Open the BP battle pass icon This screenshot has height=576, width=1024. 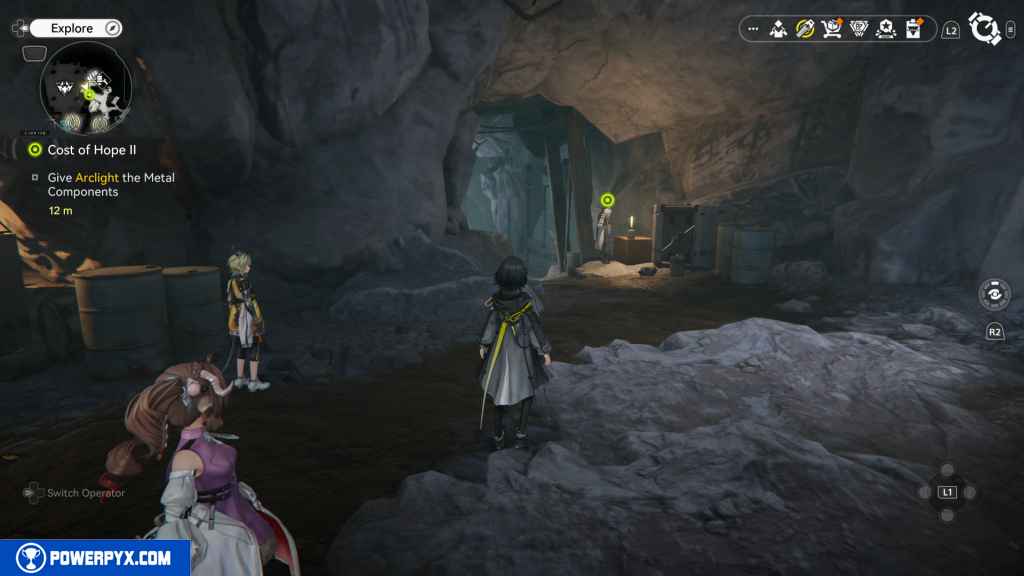[x=858, y=29]
